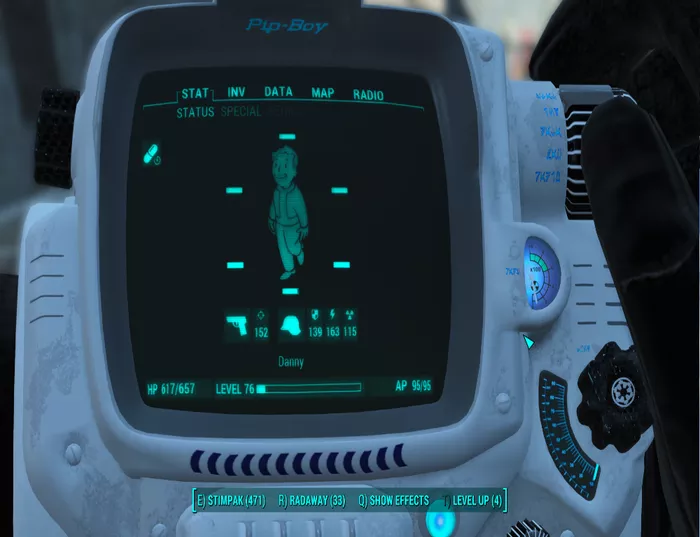Open the DATA tab
Screen dimensions: 700x537
pyautogui.click(x=278, y=92)
